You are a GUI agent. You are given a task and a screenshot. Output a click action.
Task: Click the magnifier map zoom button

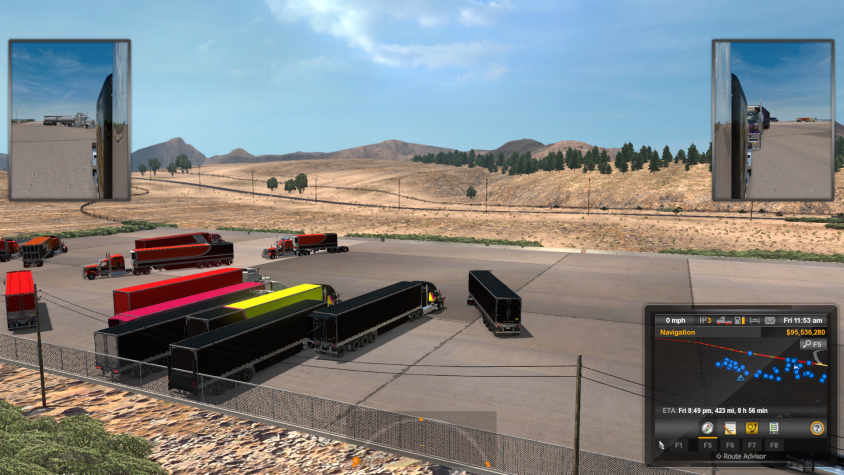[813, 345]
